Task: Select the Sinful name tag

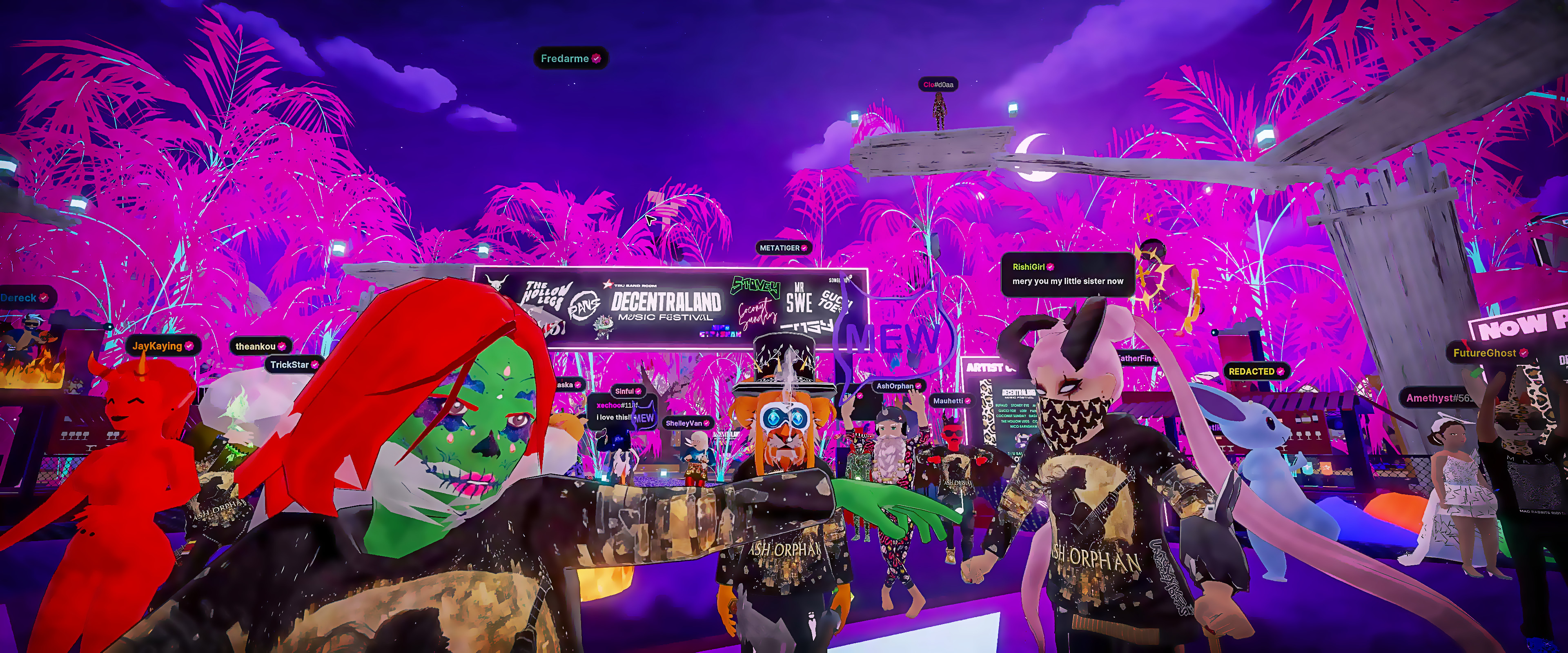Action: click(628, 391)
